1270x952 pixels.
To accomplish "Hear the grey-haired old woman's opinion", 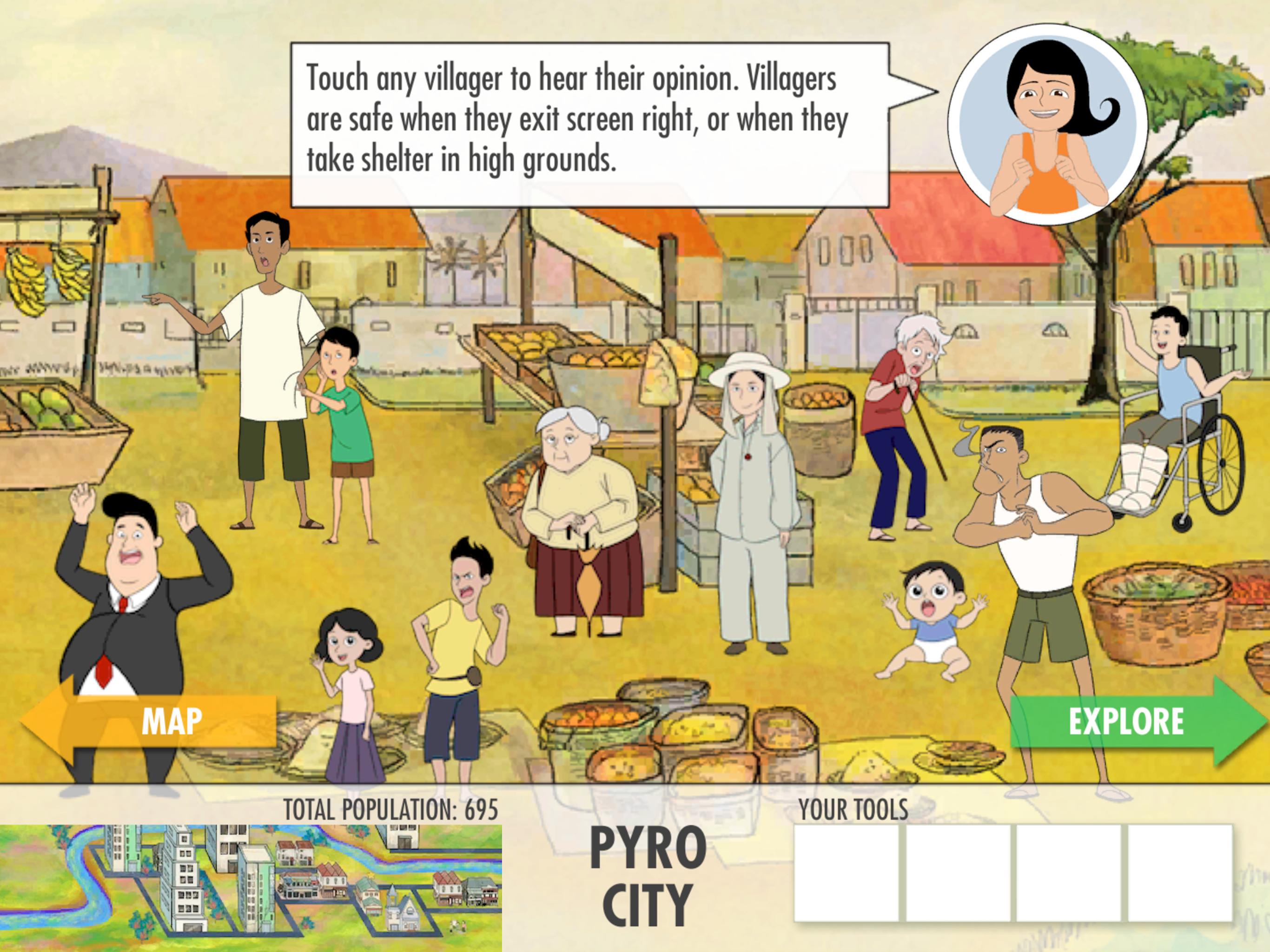I will coord(580,517).
